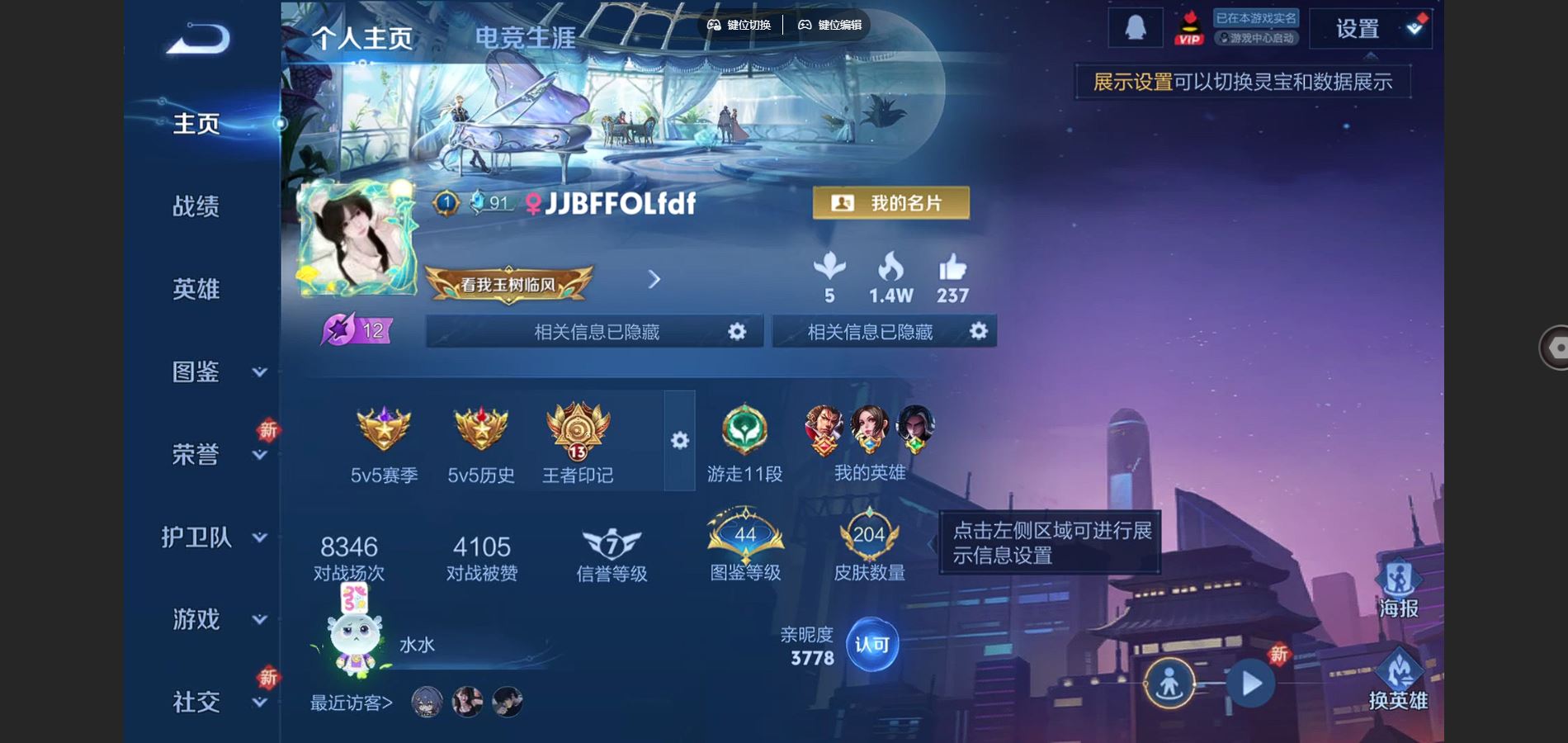
Task: Select the player avatar portrait
Action: [357, 239]
